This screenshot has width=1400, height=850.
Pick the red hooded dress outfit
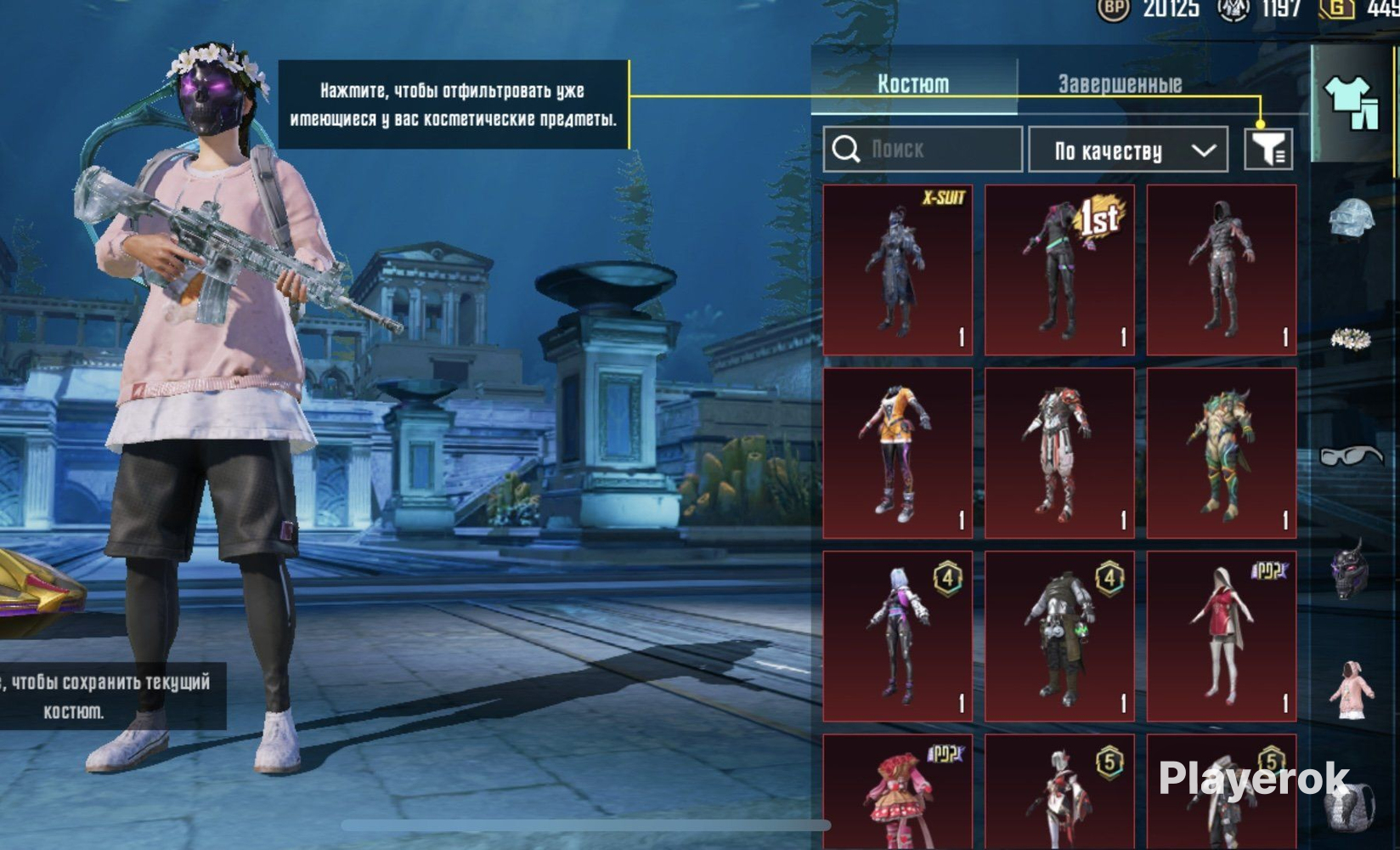click(1222, 636)
